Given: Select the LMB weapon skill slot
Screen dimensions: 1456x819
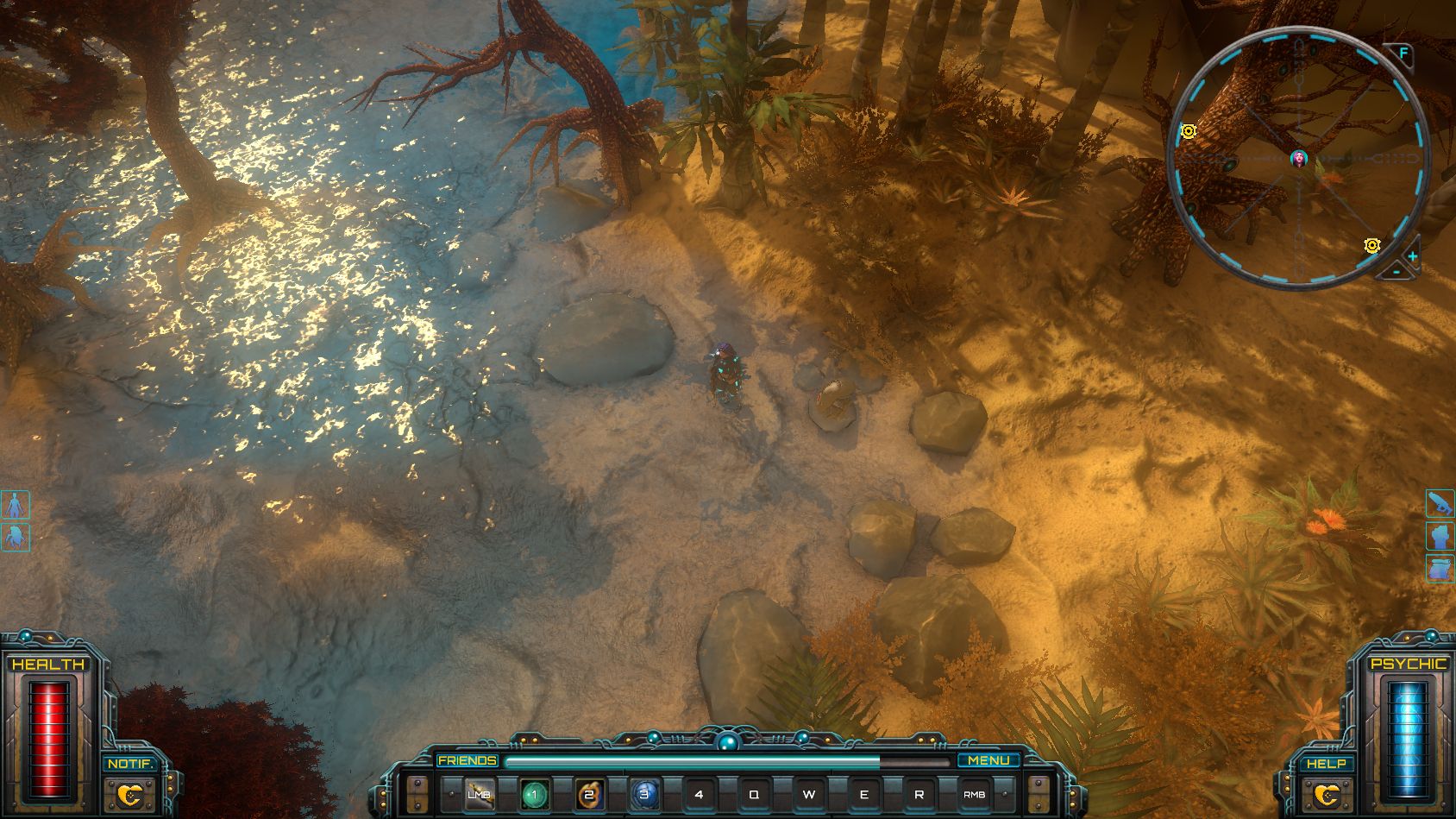Looking at the screenshot, I should pyautogui.click(x=479, y=794).
